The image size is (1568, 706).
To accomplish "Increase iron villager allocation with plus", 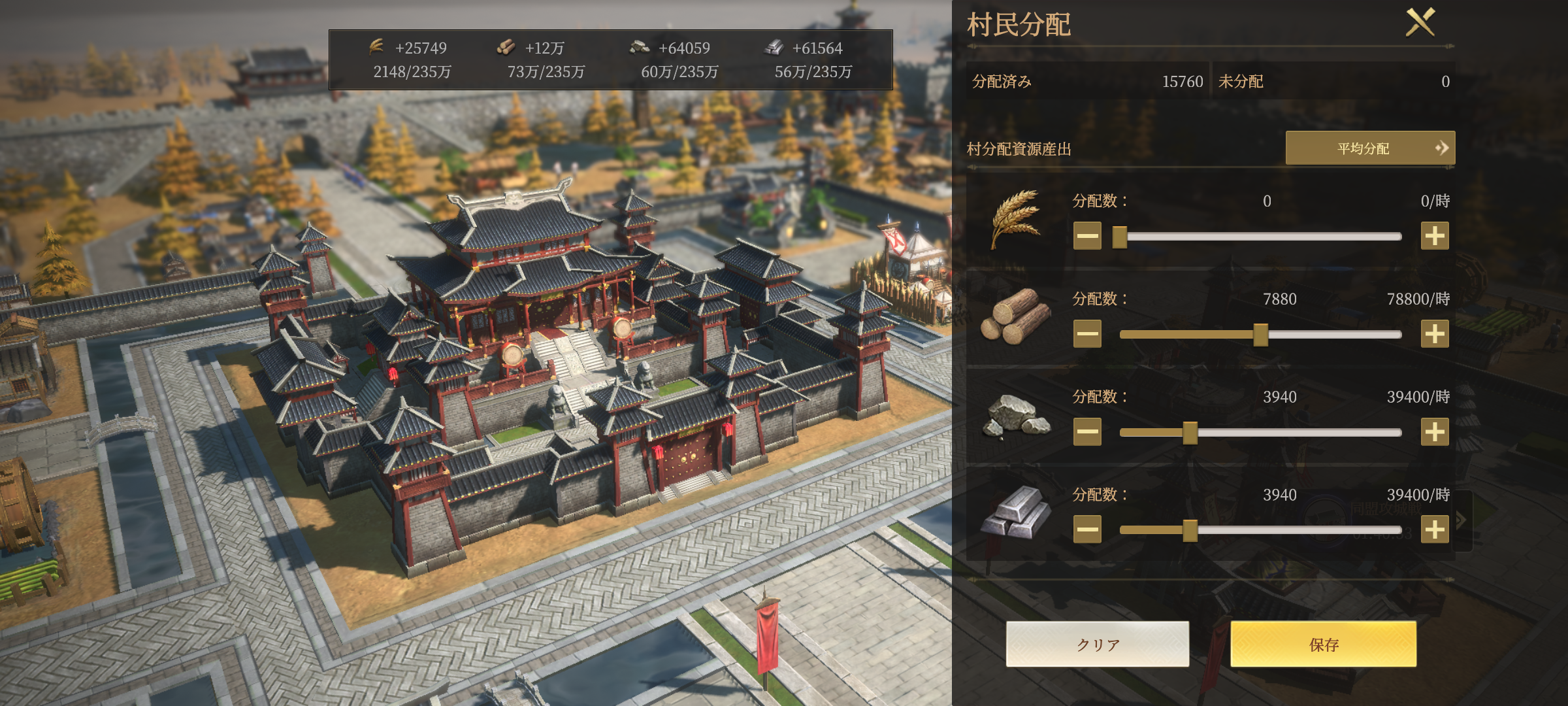I will coord(1434,529).
